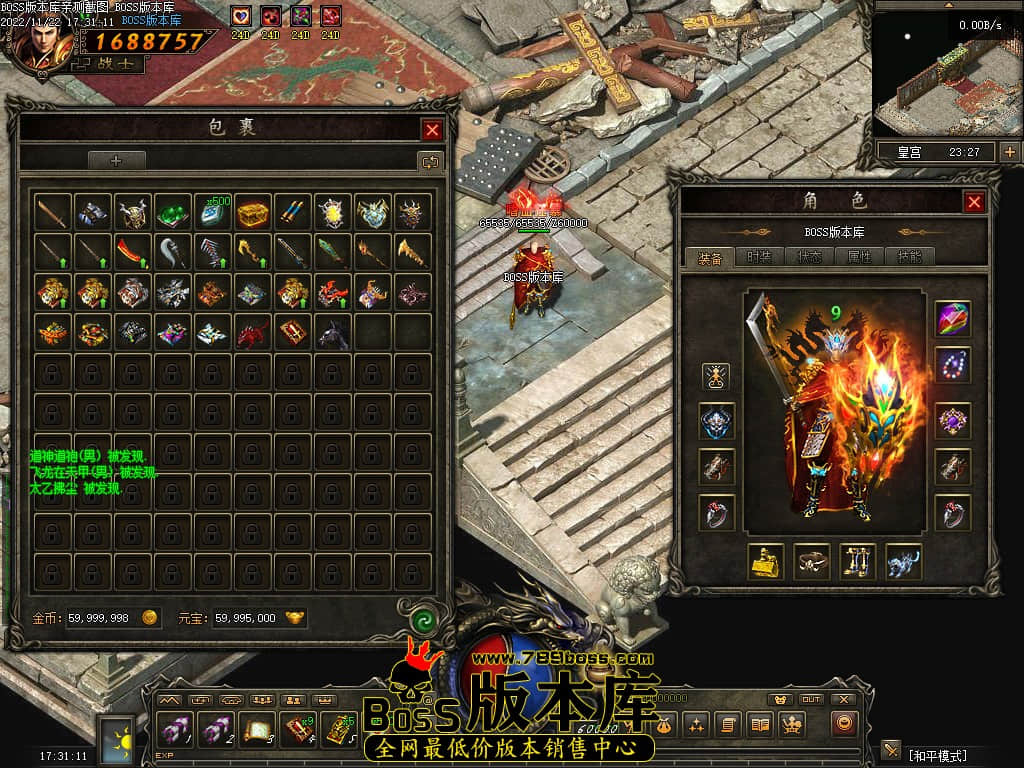Pick the green gem item in the bag
This screenshot has width=1024, height=768.
(172, 212)
